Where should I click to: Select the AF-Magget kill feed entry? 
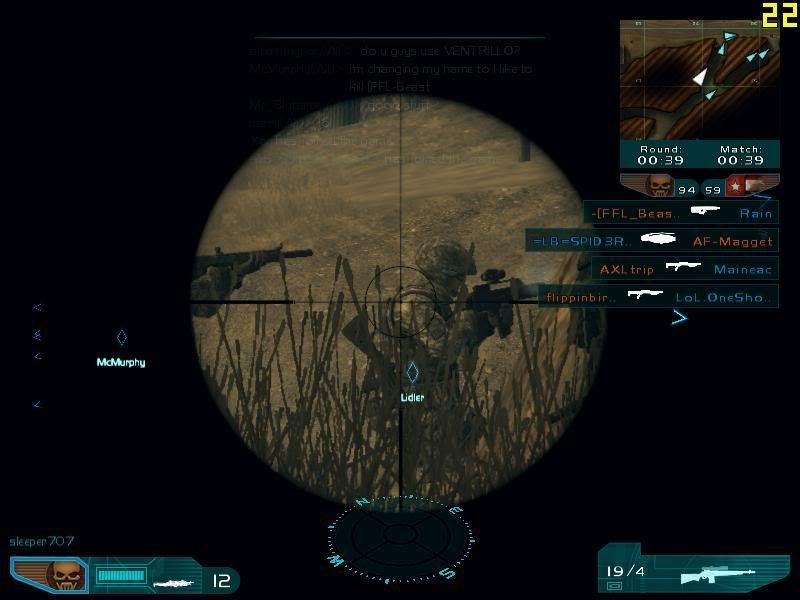click(652, 240)
